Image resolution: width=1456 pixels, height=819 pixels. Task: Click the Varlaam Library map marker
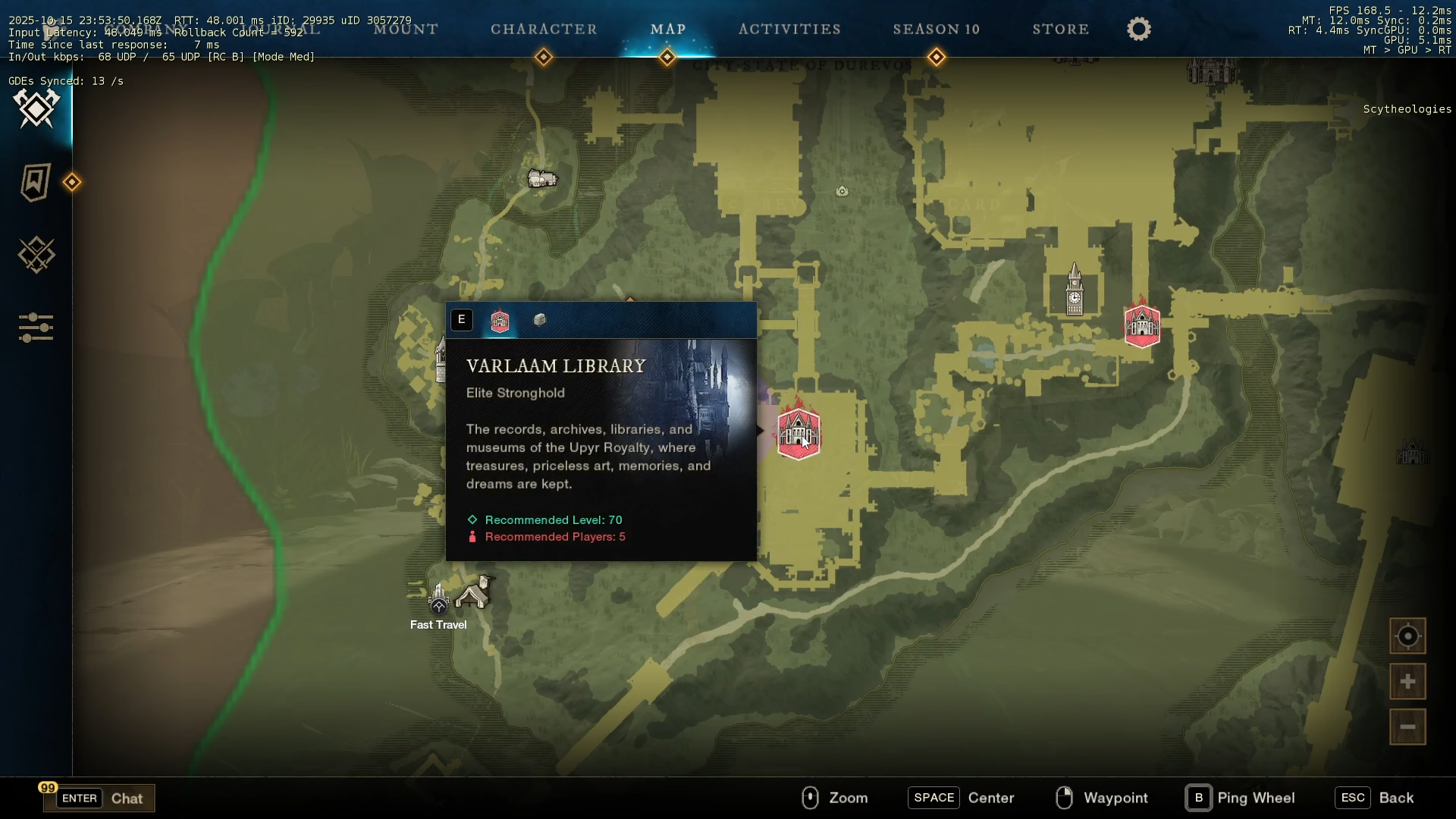pyautogui.click(x=798, y=434)
